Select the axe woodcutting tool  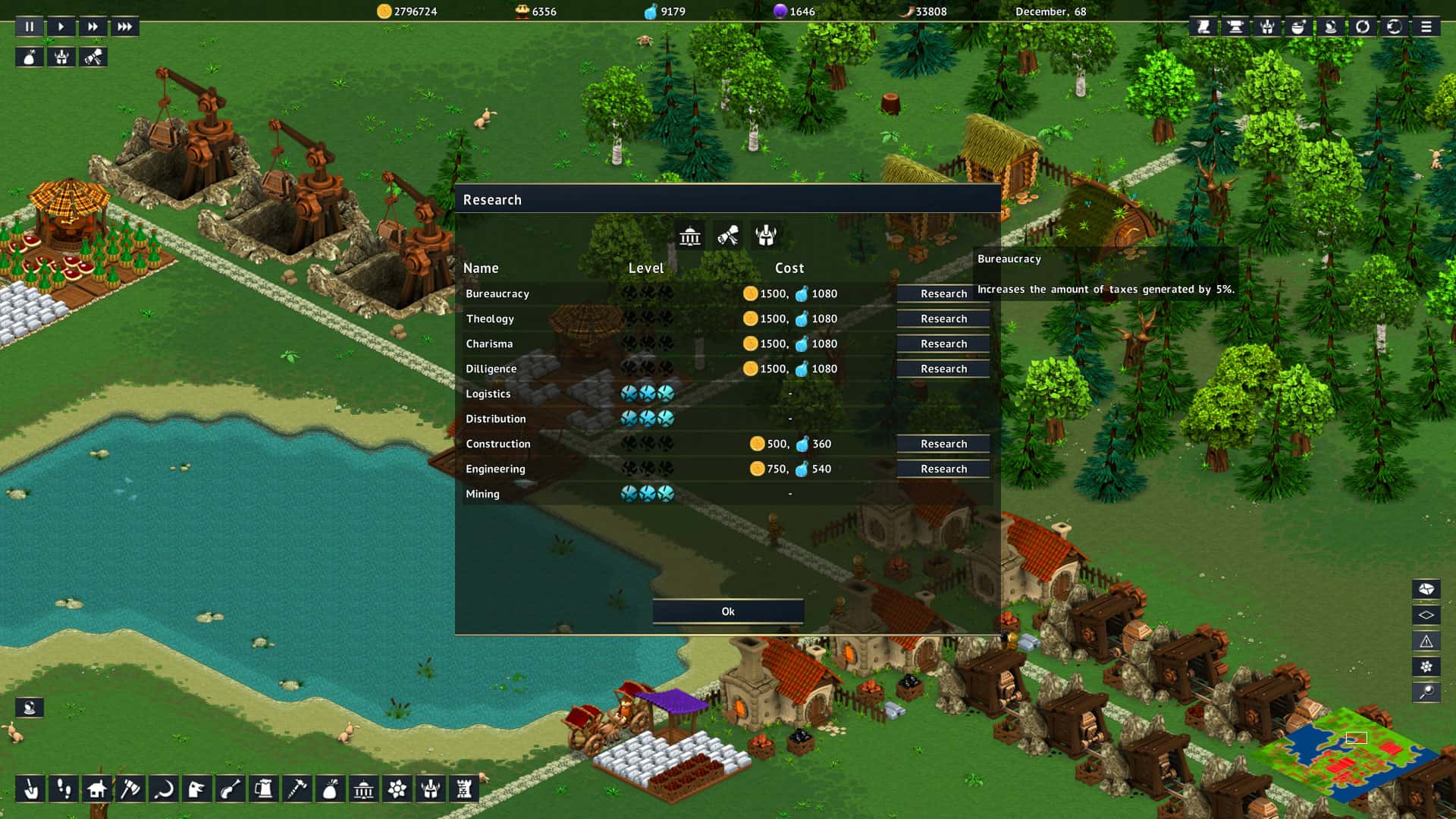click(130, 789)
